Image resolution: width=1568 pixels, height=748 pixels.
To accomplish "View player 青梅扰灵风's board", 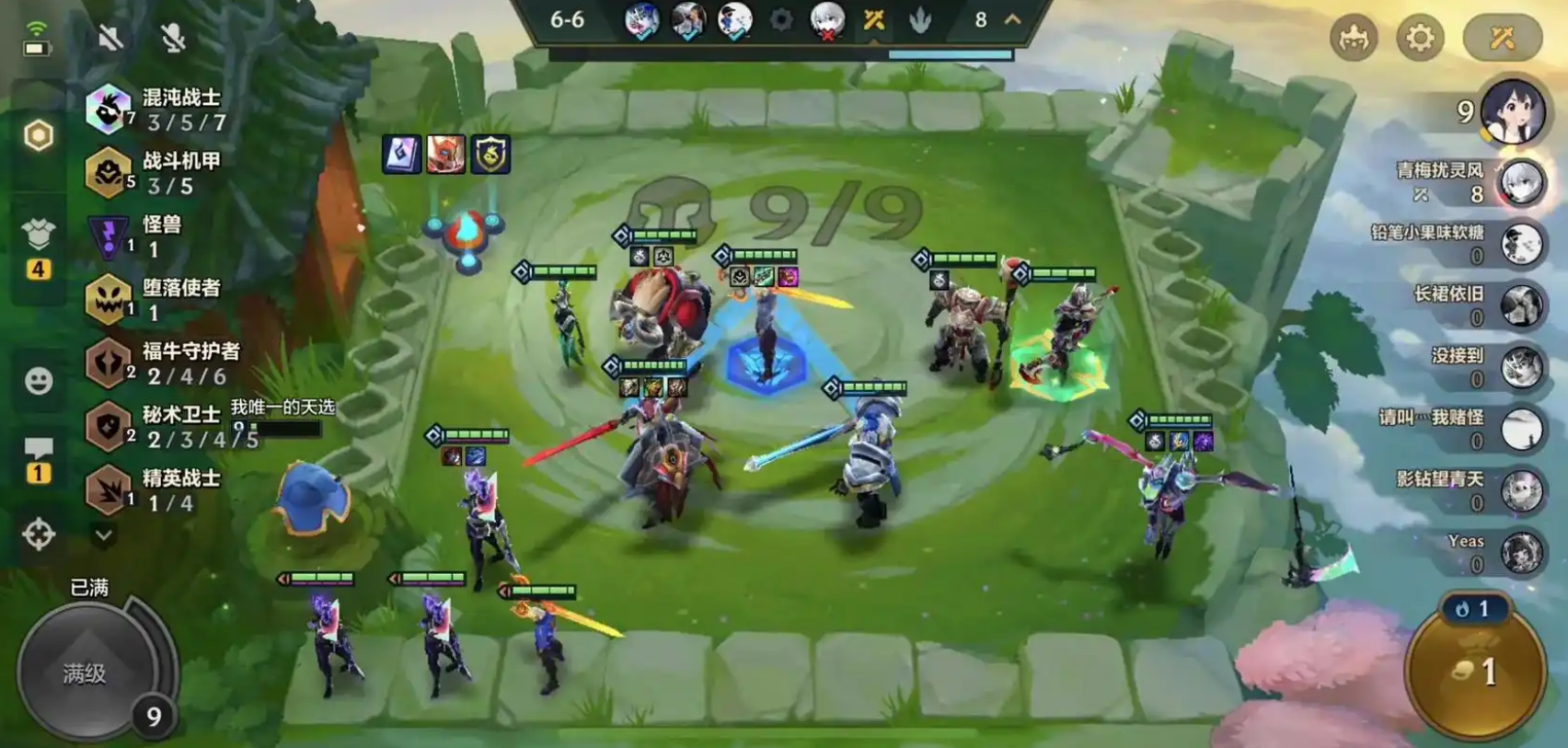I will tap(1520, 182).
